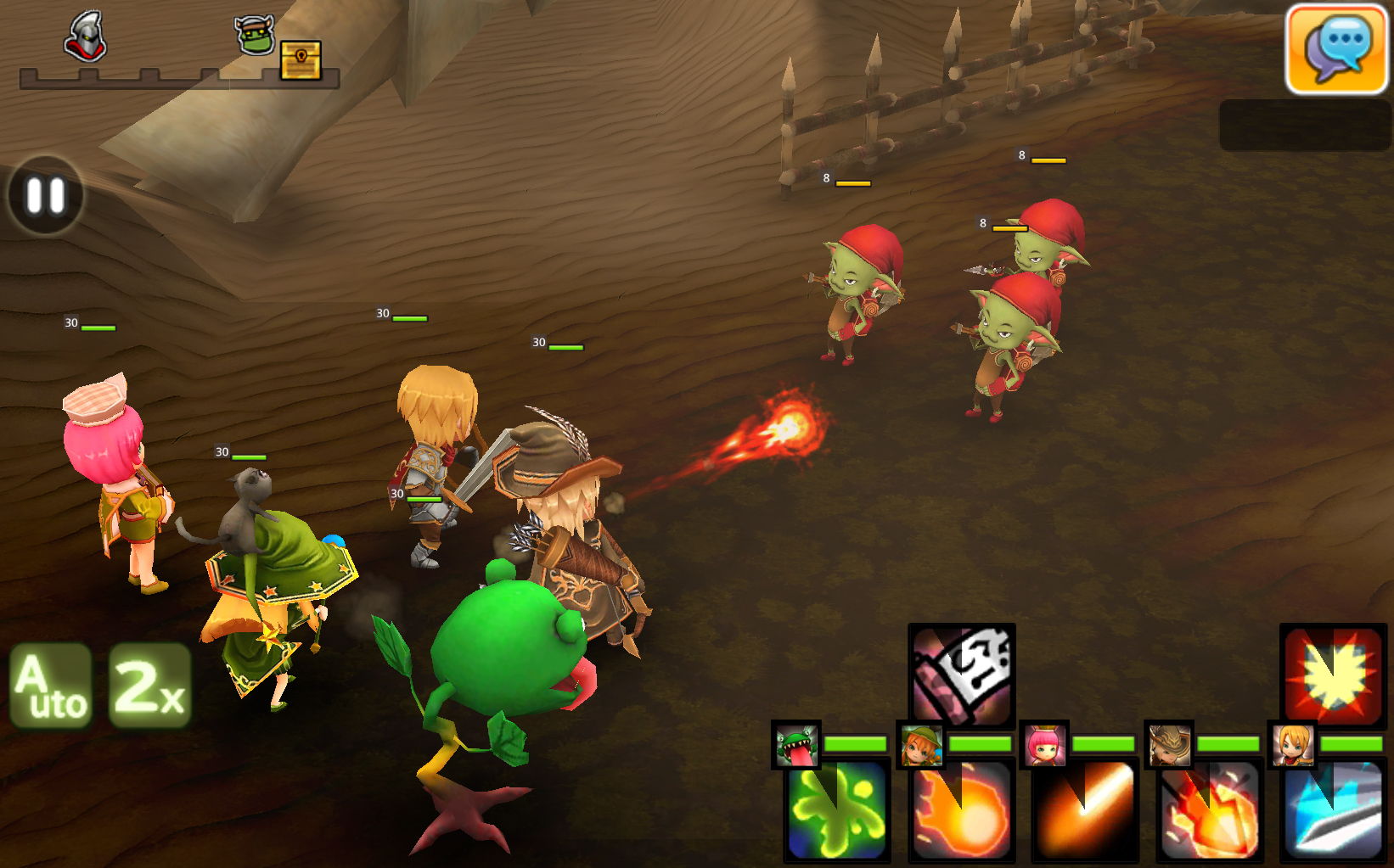
Task: Activate the blue ice sword skill
Action: coord(1334,811)
